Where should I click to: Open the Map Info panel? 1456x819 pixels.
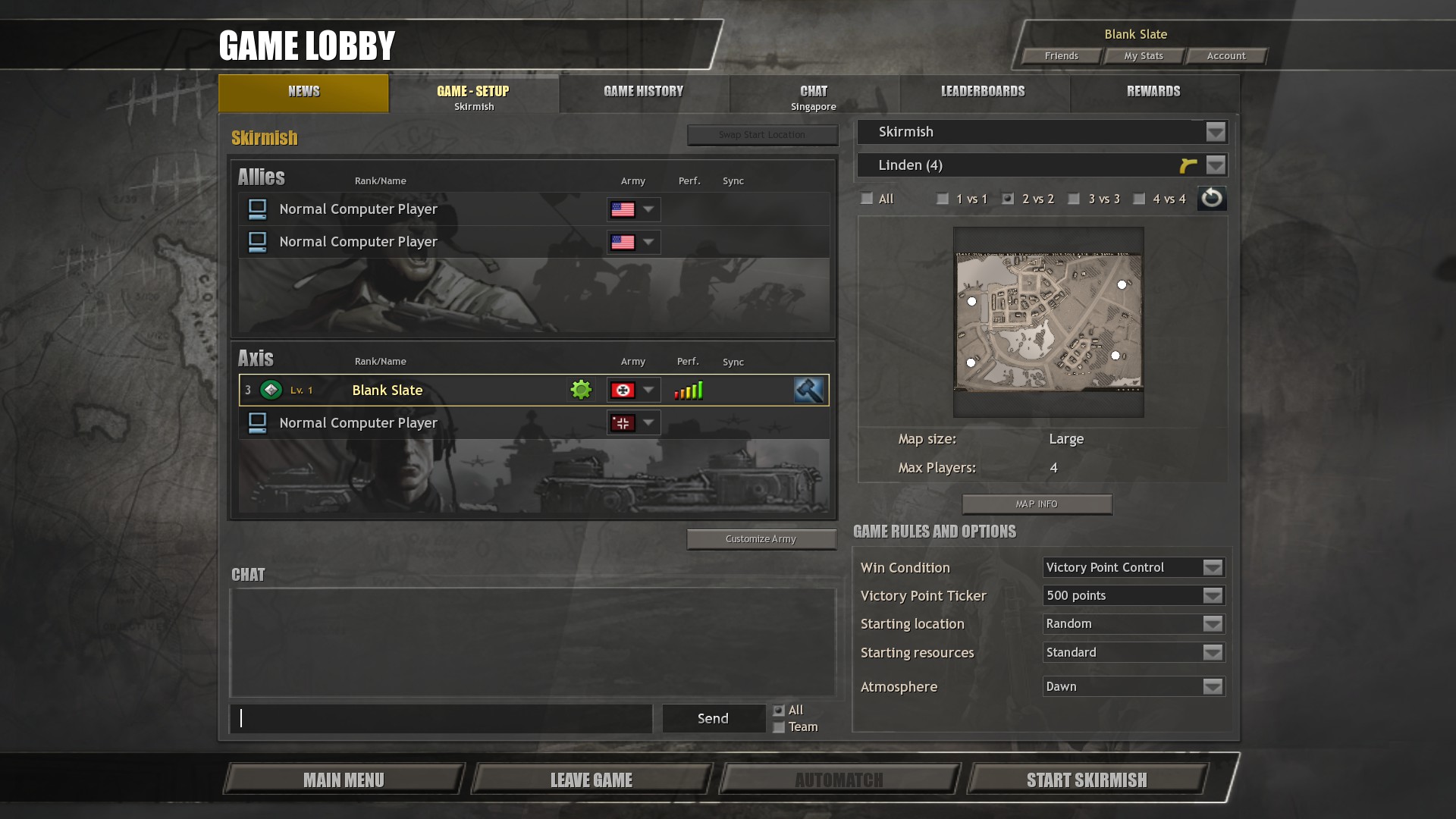(1036, 504)
